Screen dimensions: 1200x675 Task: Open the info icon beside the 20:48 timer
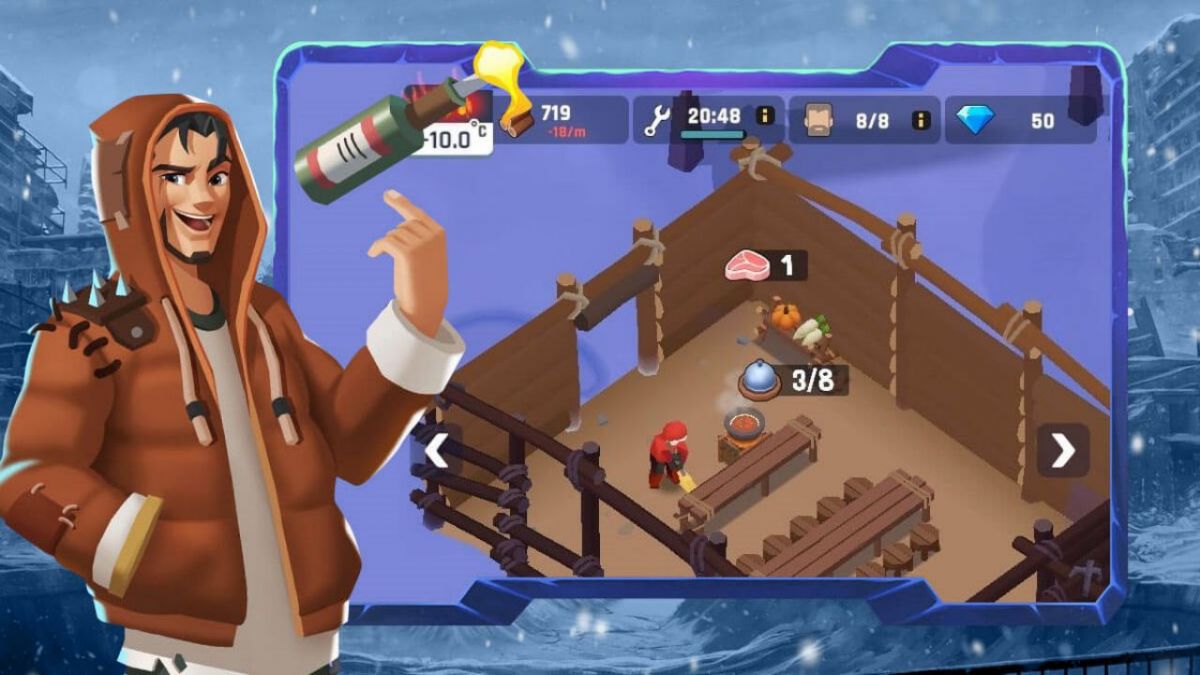coord(766,115)
